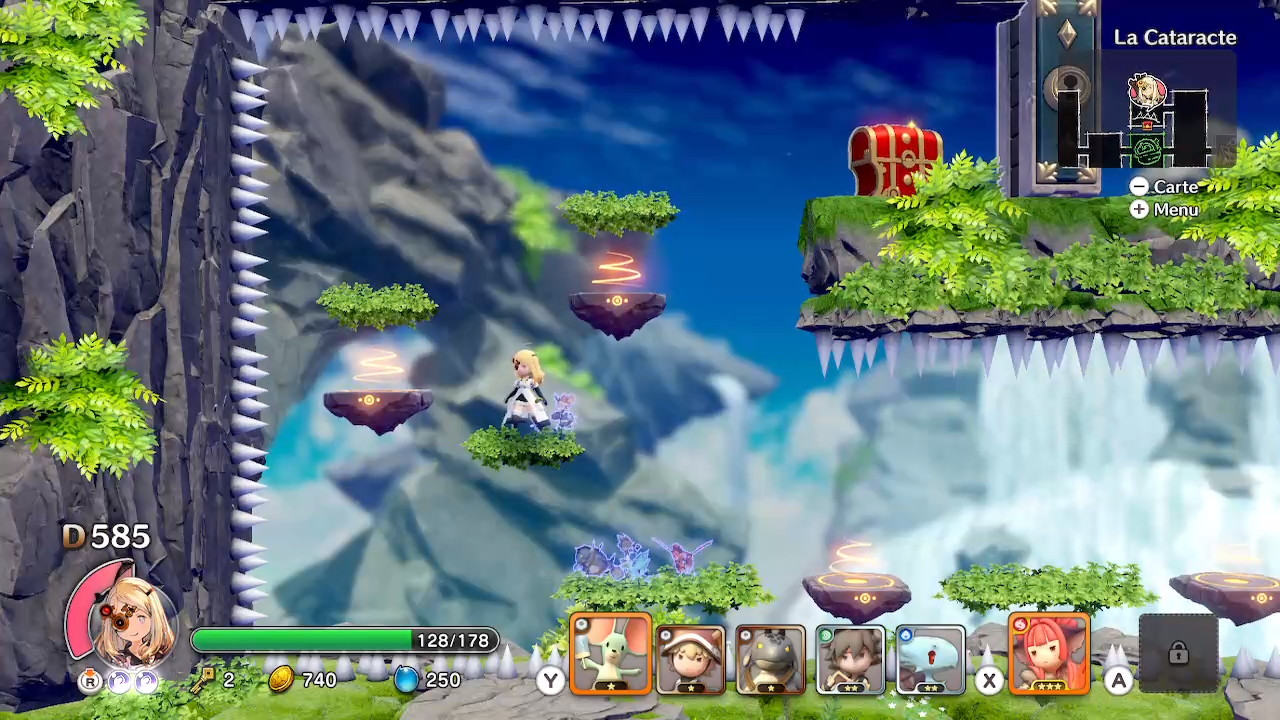Screen dimensions: 1280x720
Task: Activate the red-haired girl companion card
Action: tap(1049, 656)
